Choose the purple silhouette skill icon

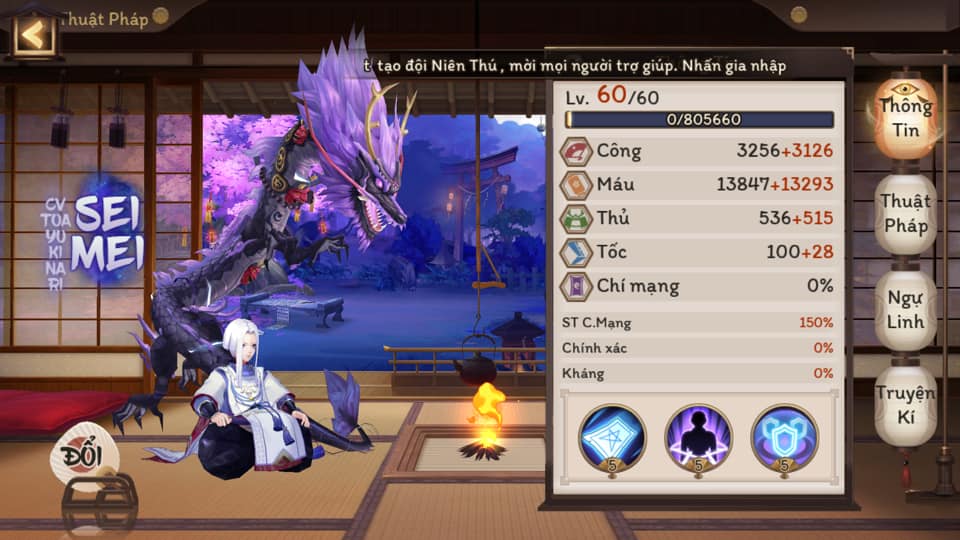click(698, 437)
